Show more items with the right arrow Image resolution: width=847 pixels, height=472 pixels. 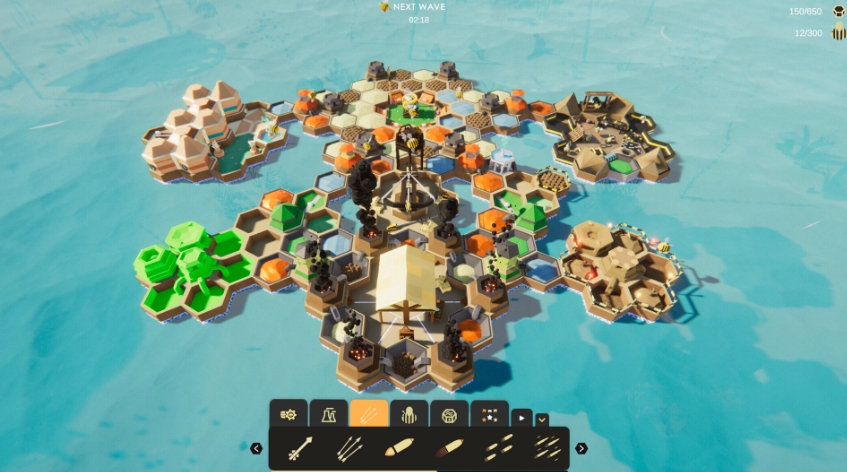click(581, 448)
